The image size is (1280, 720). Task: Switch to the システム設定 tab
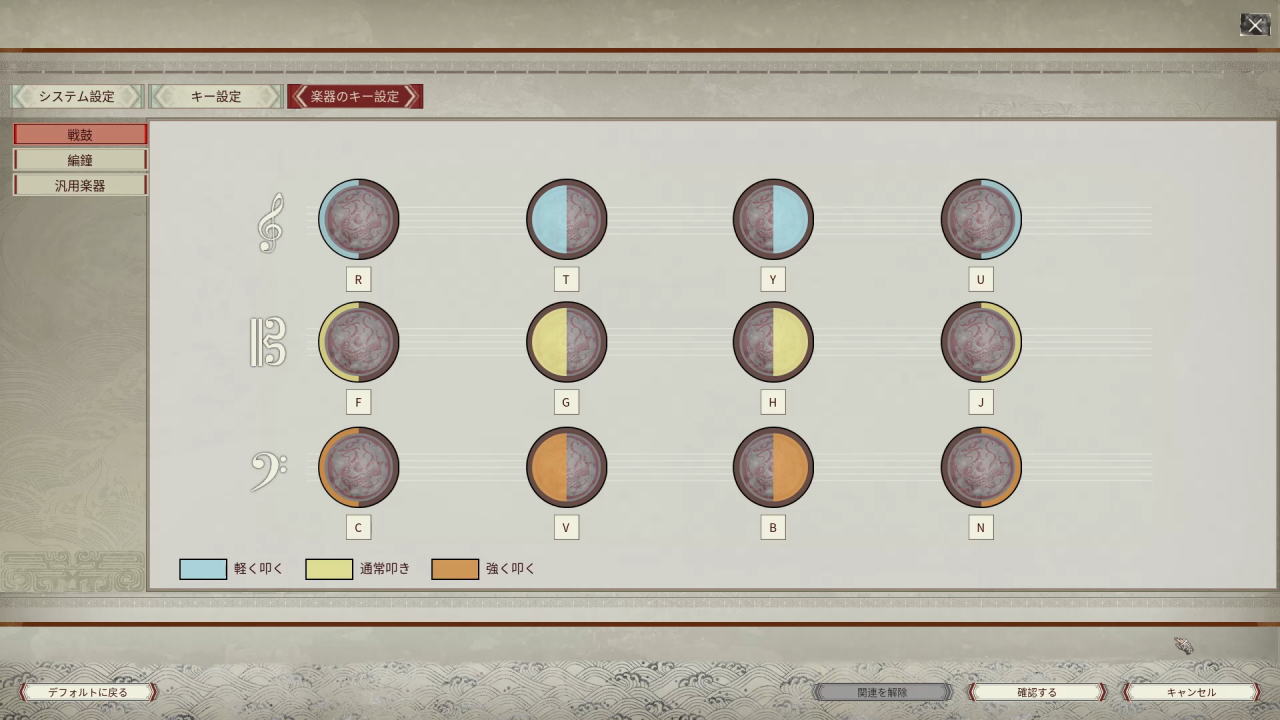[77, 96]
